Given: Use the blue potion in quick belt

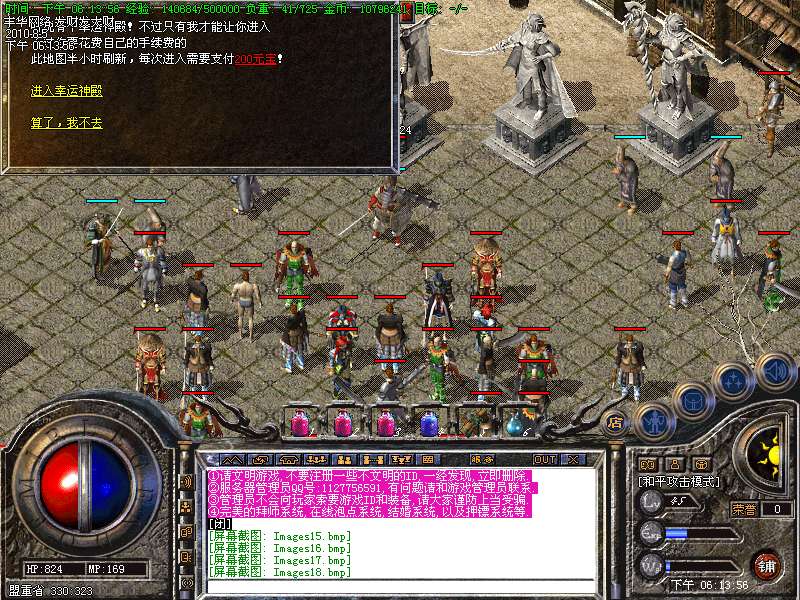Looking at the screenshot, I should pos(429,423).
